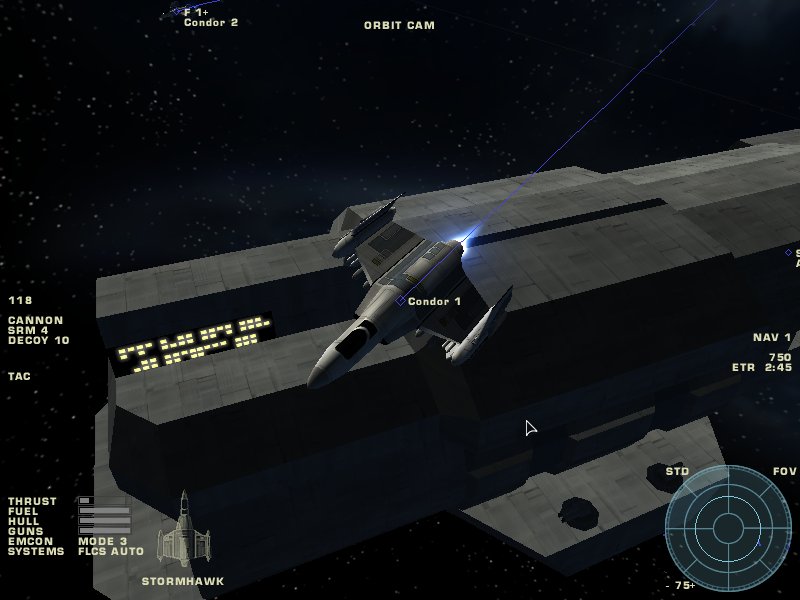Screen dimensions: 800x600
Task: Select the Condor 1 contact marker
Action: click(401, 300)
